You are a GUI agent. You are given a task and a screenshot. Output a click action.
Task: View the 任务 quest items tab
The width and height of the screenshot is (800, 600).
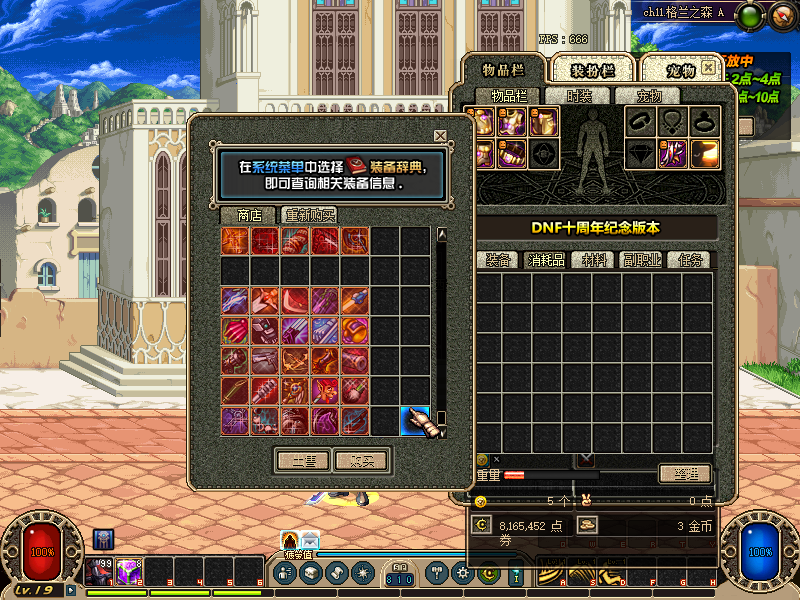(691, 260)
